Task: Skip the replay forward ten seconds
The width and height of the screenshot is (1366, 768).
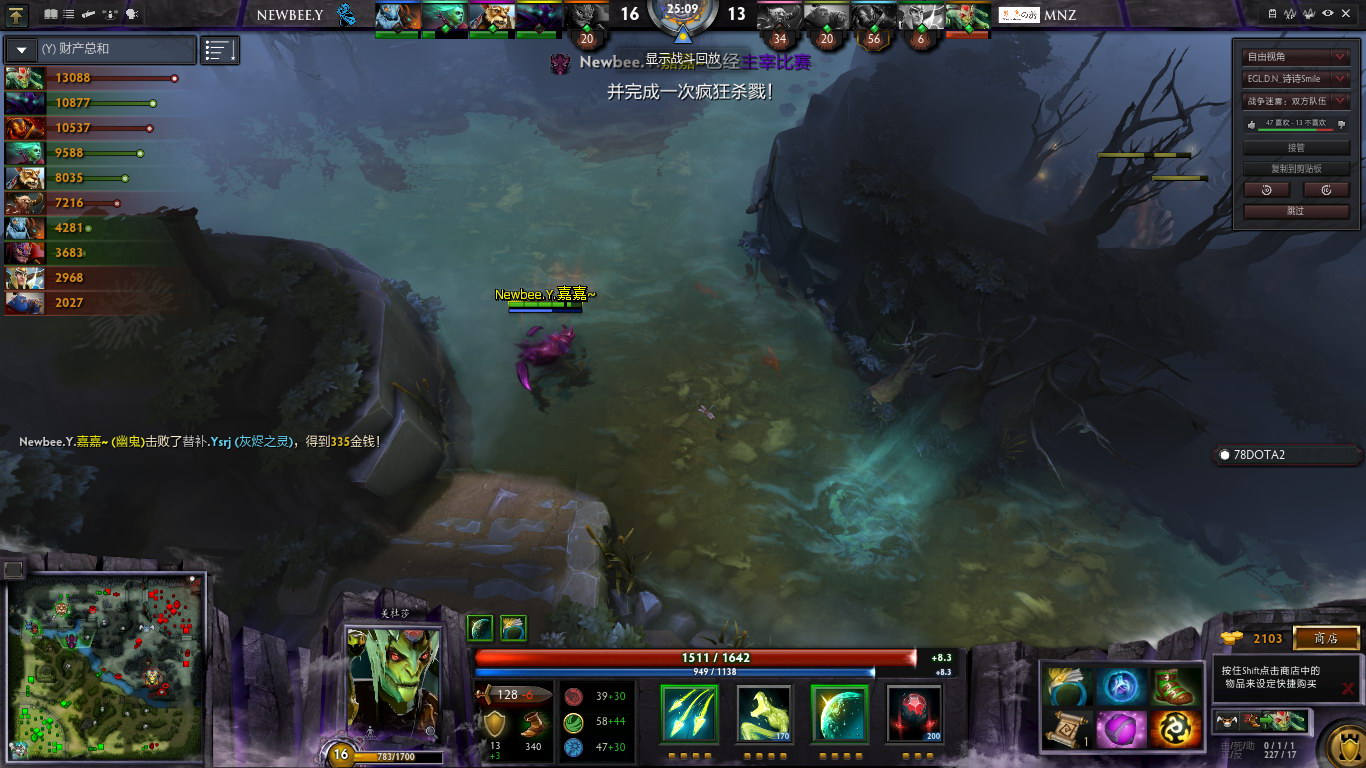Action: click(x=1327, y=190)
